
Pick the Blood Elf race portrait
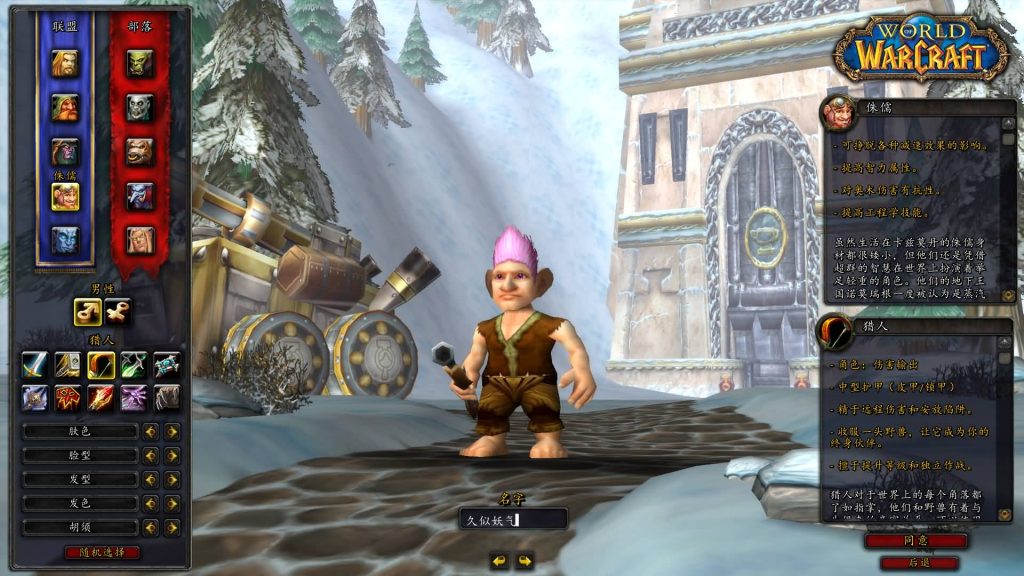(140, 240)
